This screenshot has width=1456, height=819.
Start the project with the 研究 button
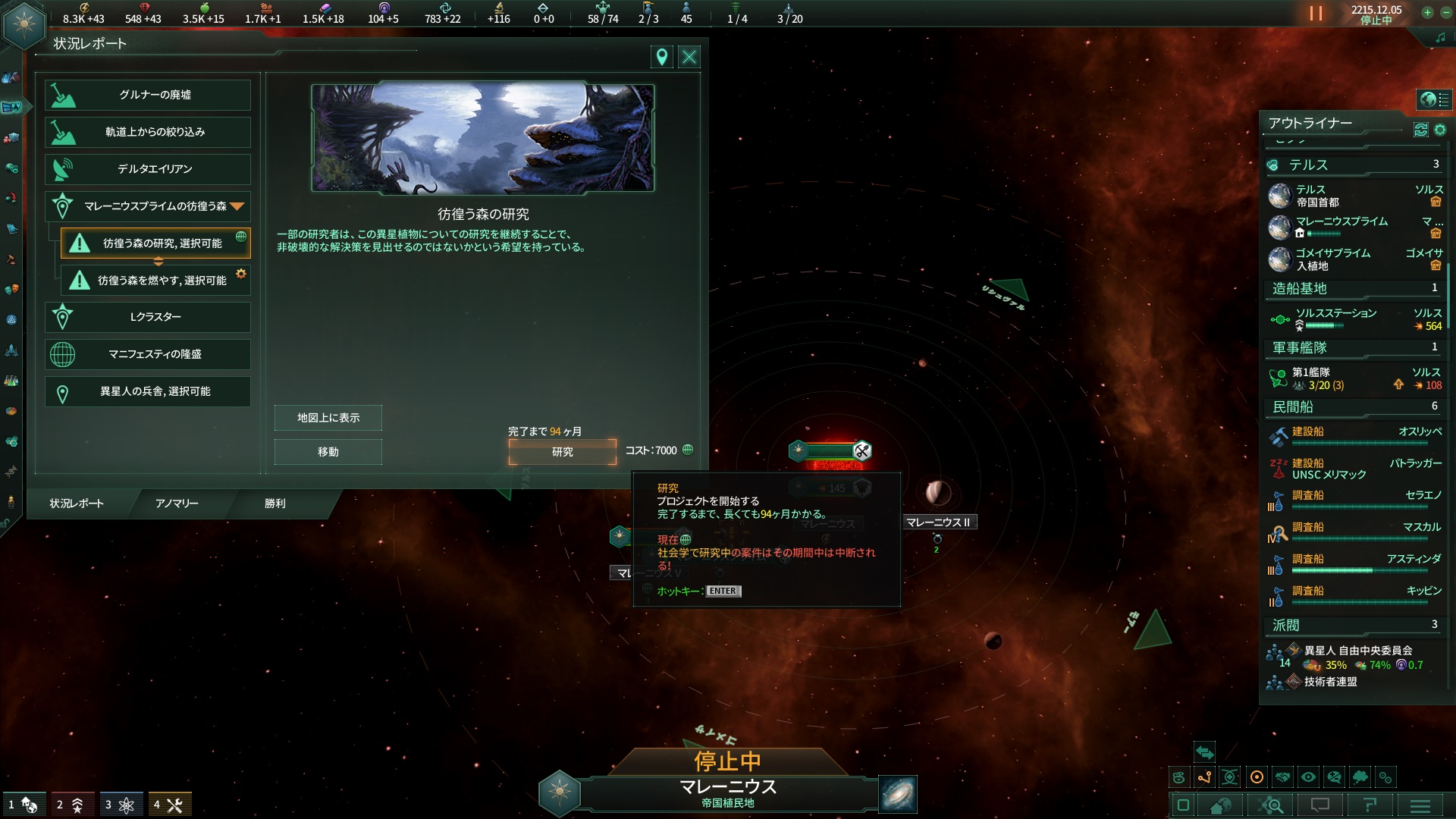pyautogui.click(x=562, y=452)
